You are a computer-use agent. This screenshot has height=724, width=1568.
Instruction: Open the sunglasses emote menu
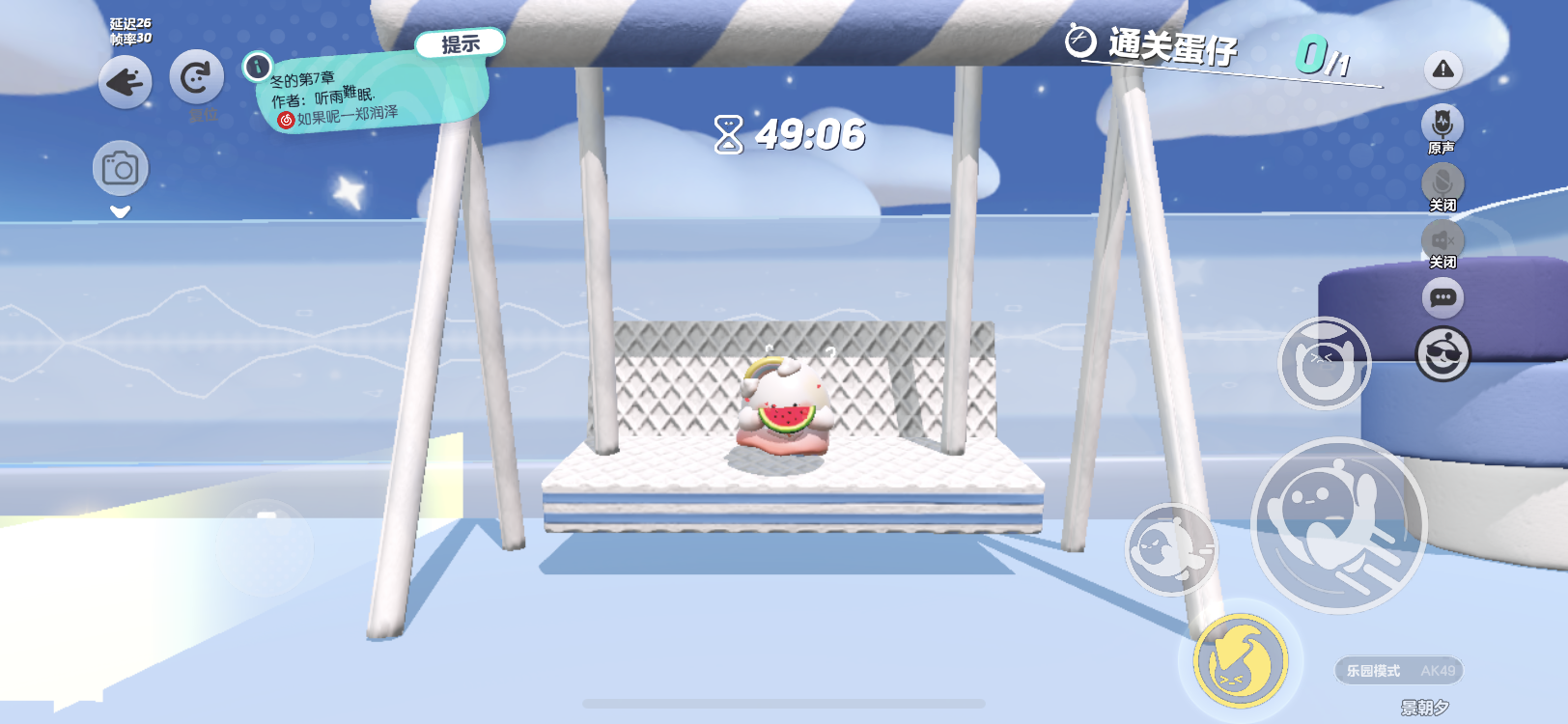pyautogui.click(x=1442, y=354)
